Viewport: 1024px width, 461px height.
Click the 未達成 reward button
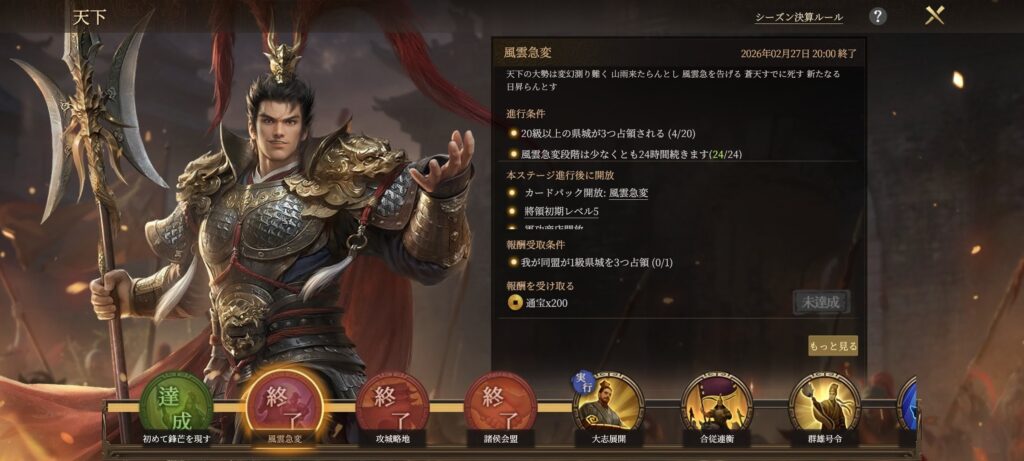tap(820, 302)
